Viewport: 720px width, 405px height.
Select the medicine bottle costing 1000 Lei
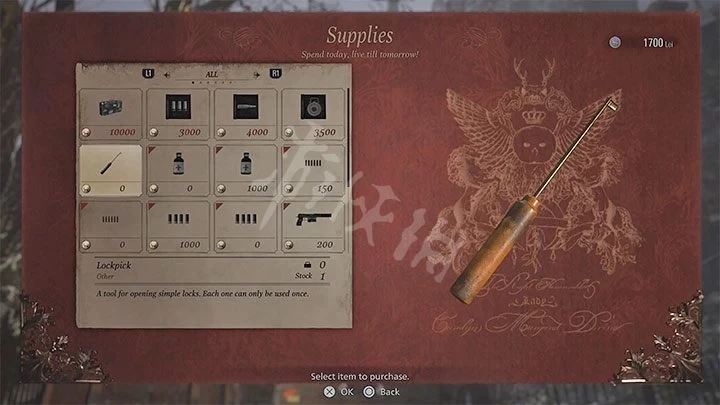coord(246,170)
